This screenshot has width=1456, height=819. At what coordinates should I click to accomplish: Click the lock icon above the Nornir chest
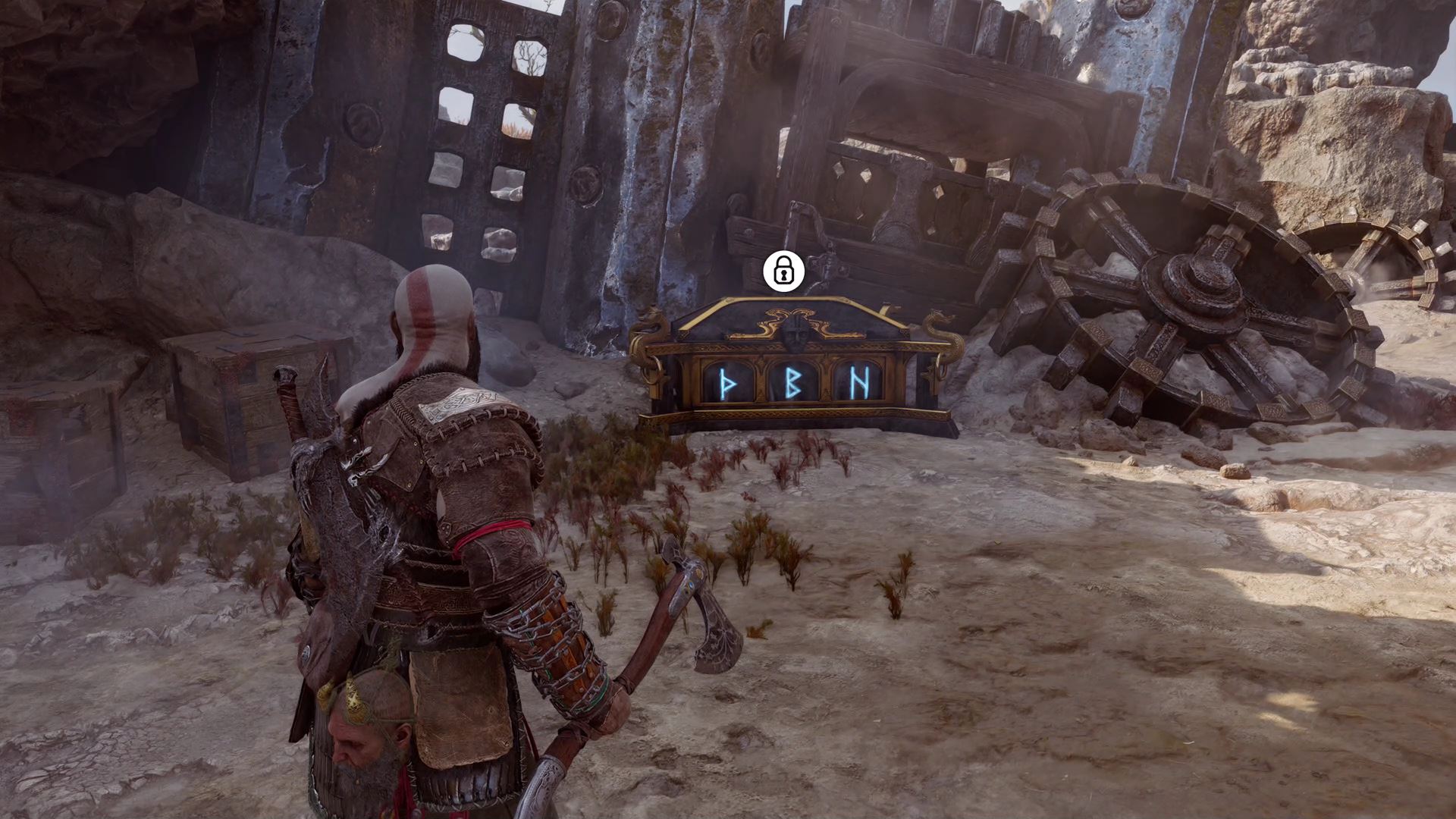pos(783,272)
